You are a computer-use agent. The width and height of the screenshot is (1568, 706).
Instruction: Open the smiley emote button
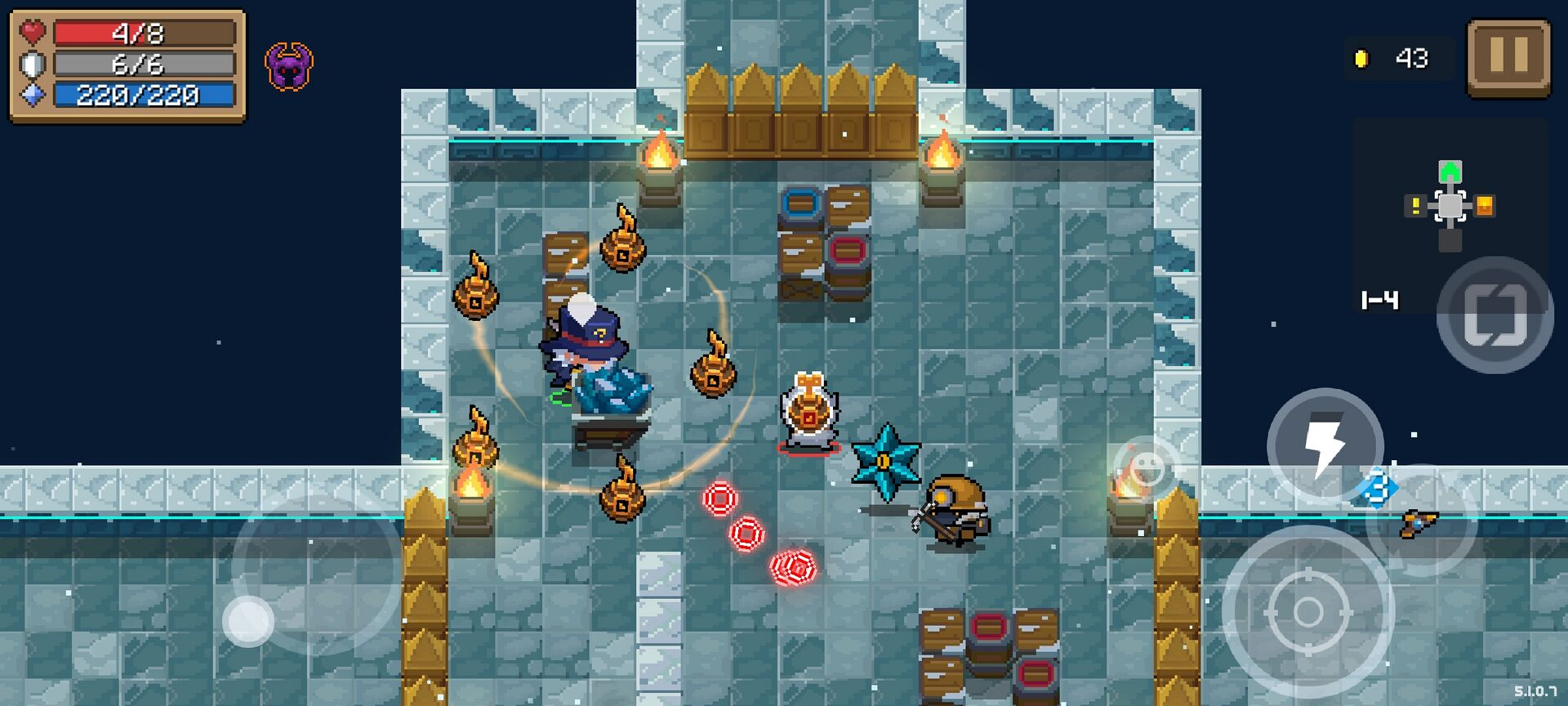pyautogui.click(x=1147, y=467)
